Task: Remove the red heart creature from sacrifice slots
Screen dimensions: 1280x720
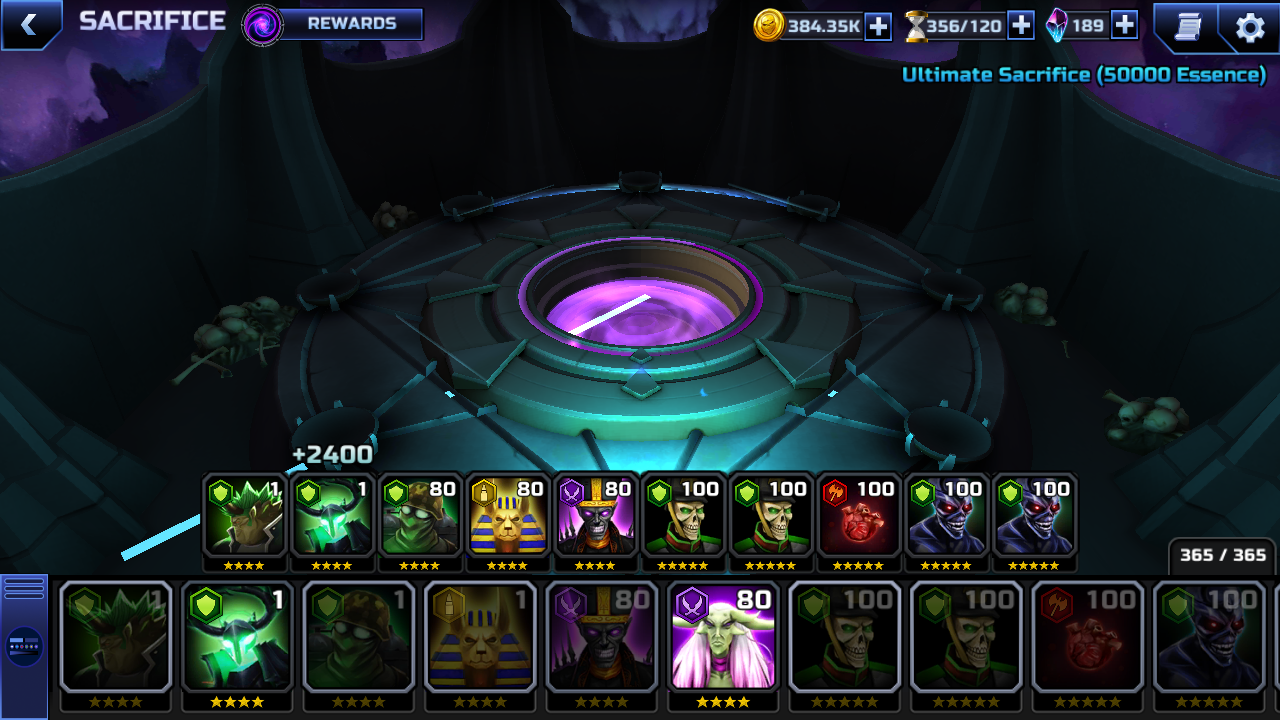Action: pyautogui.click(x=859, y=516)
